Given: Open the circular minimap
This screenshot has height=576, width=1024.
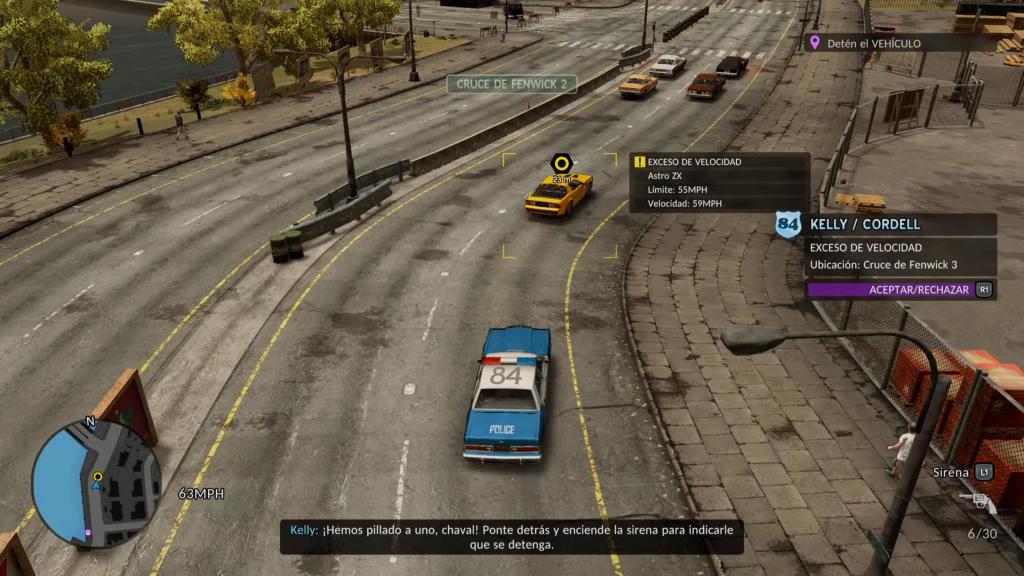Looking at the screenshot, I should pyautogui.click(x=96, y=484).
